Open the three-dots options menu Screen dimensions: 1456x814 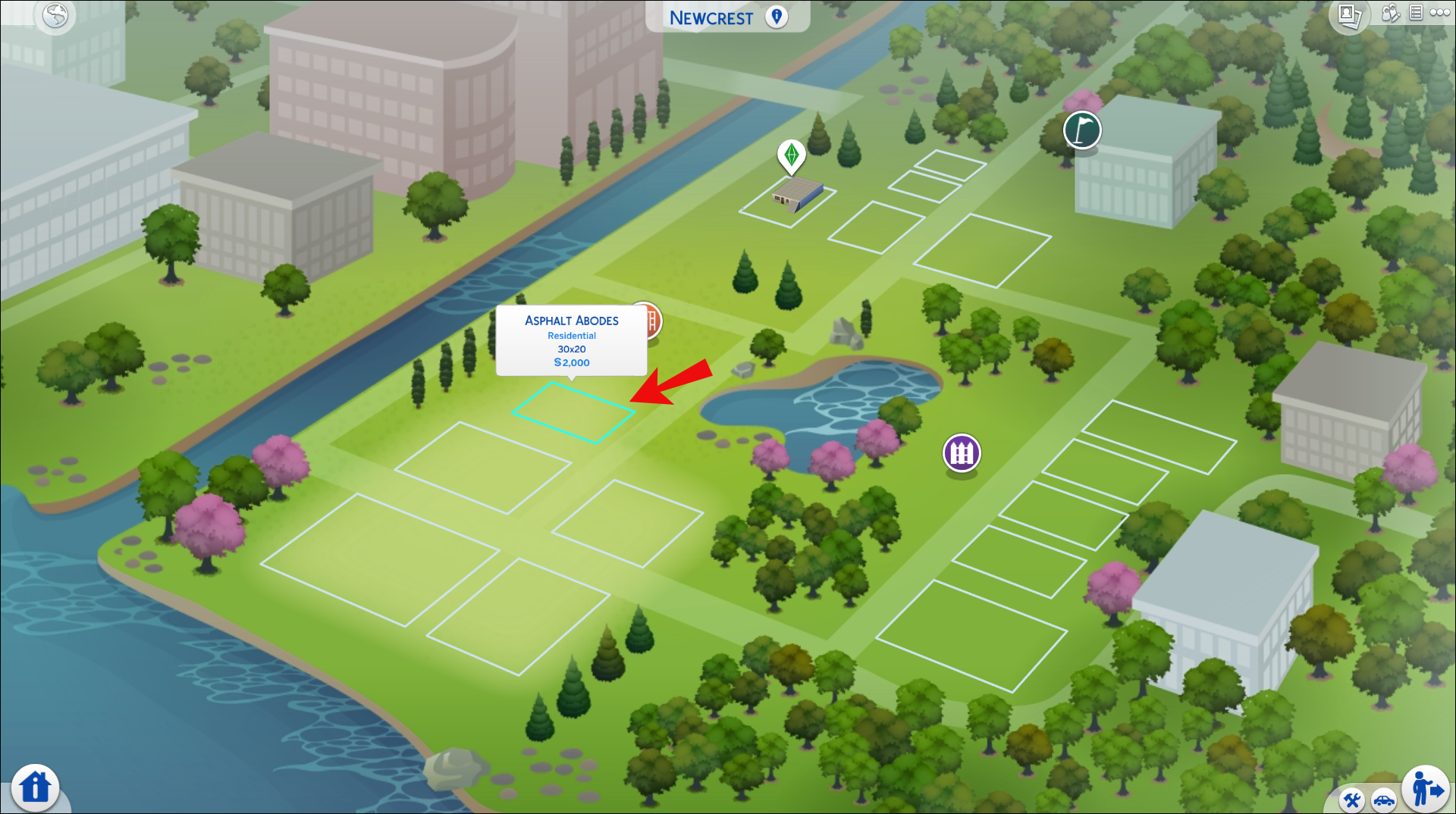[1439, 13]
